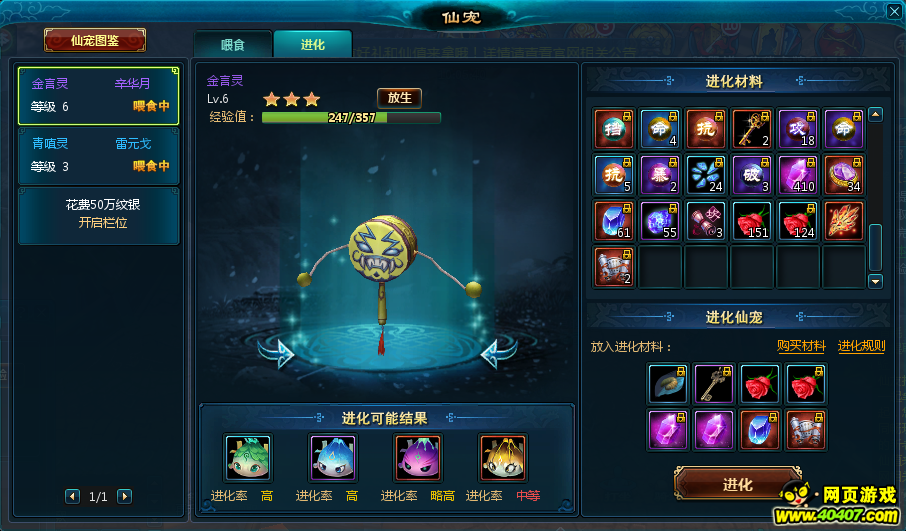
Task: Switch to the 进化 tab
Action: 312,45
